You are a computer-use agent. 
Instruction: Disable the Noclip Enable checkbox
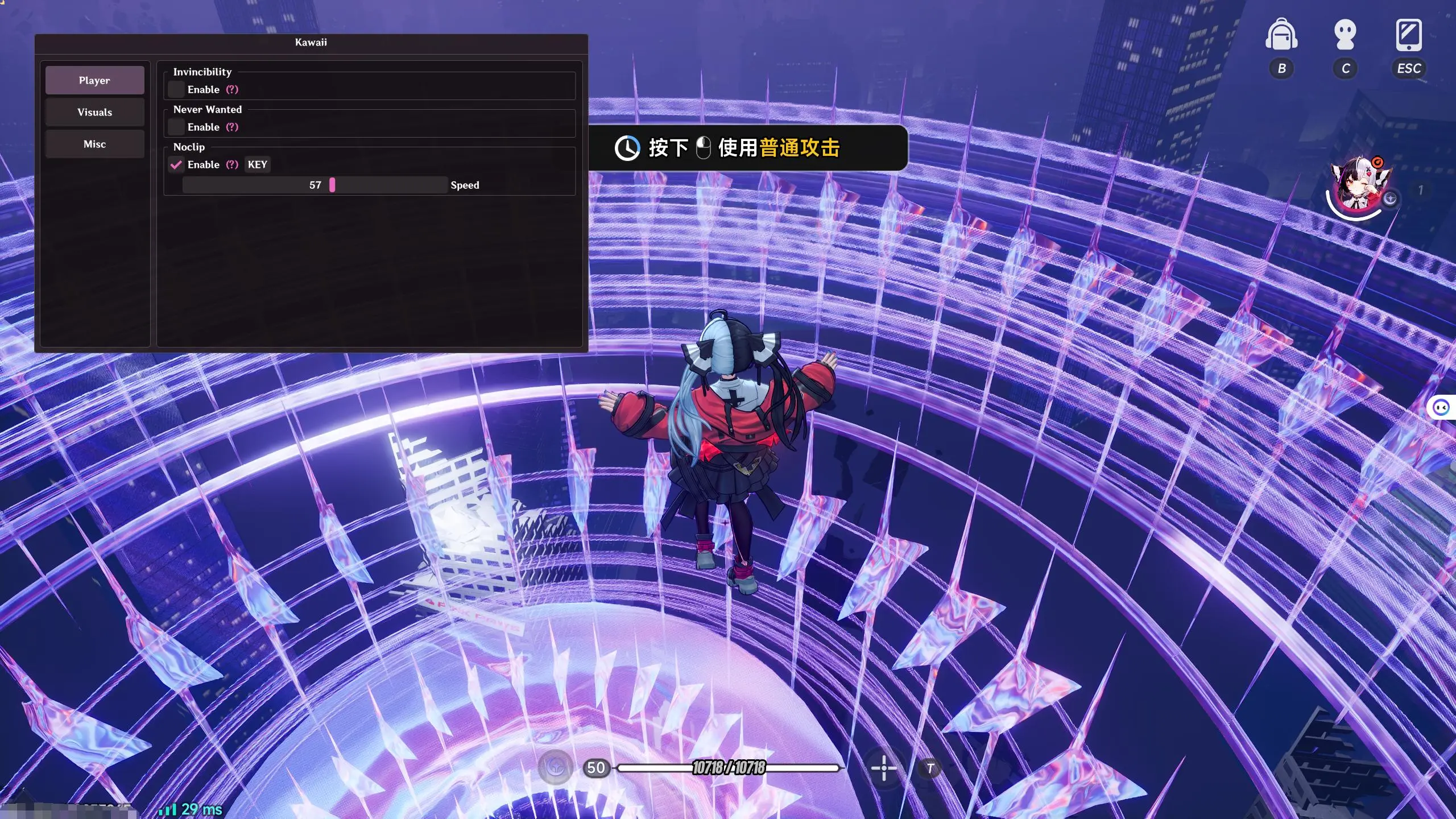tap(177, 164)
